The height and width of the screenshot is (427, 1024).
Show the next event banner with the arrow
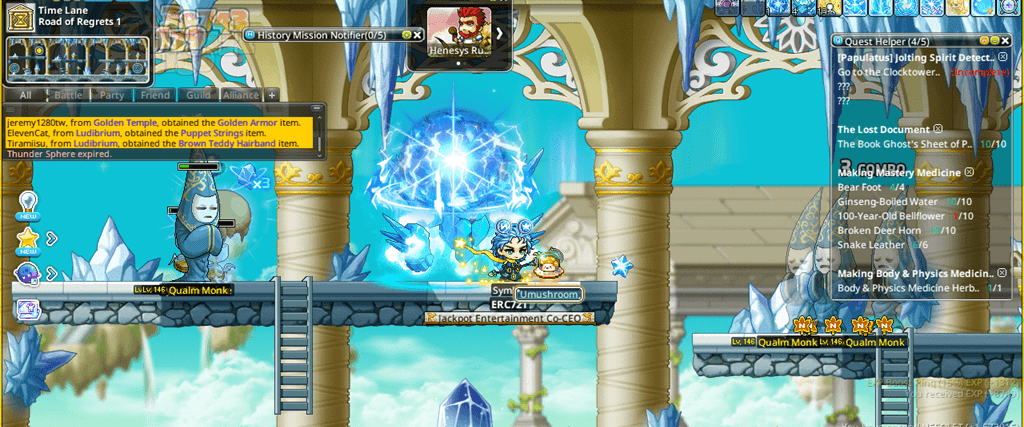pyautogui.click(x=498, y=33)
